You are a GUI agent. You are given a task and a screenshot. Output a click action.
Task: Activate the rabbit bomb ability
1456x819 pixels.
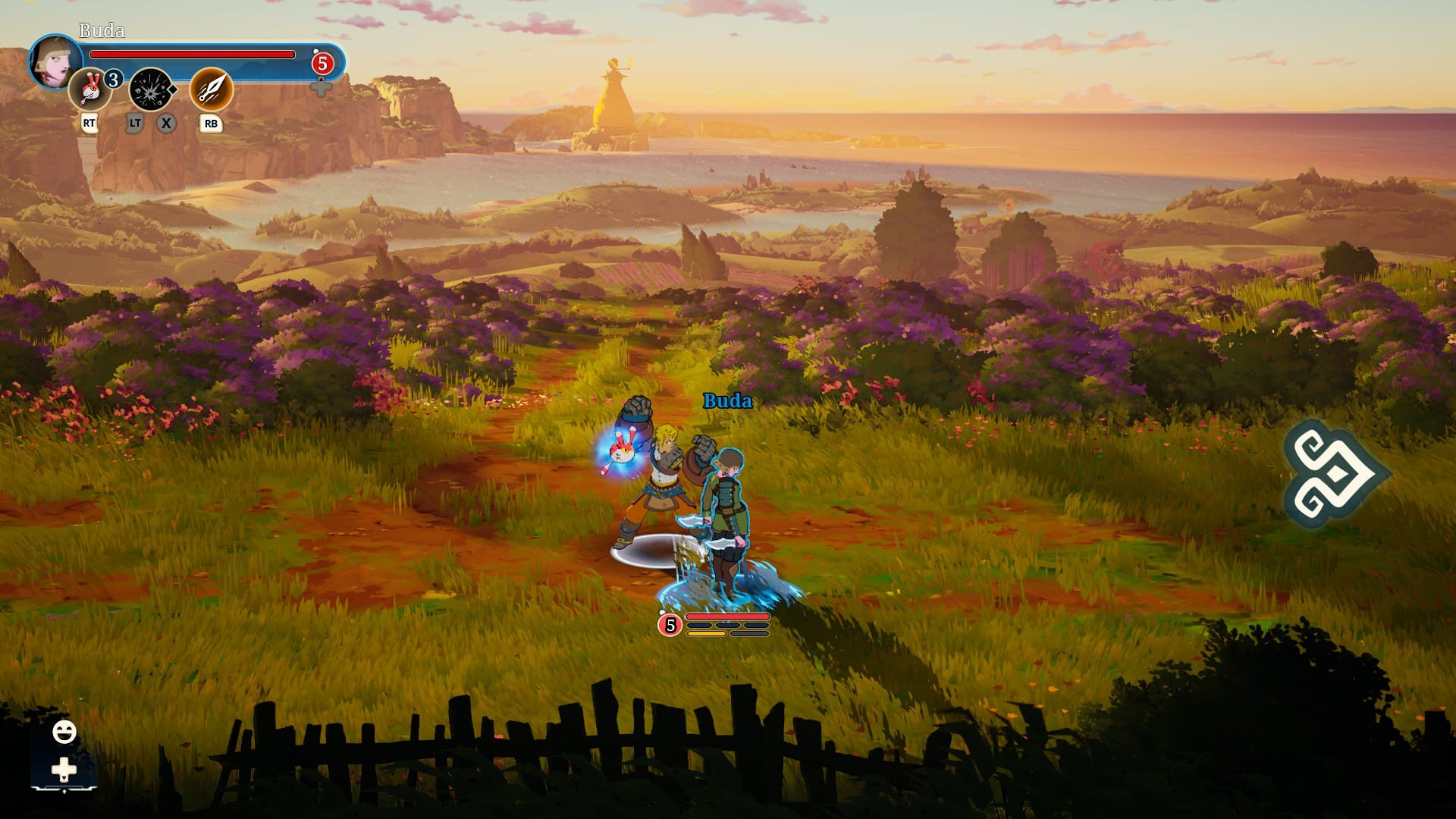(x=90, y=89)
